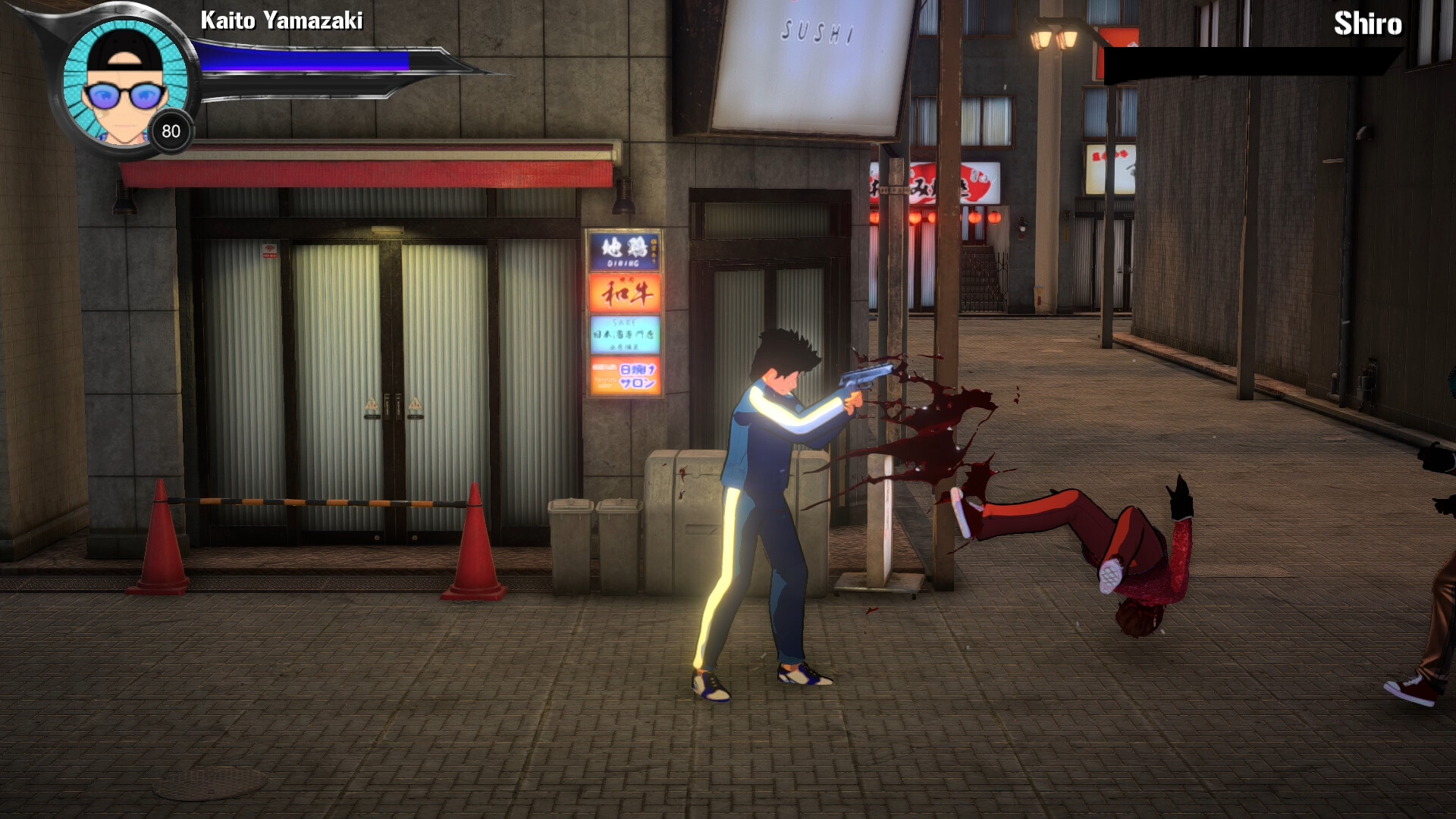Click Kaito's blue health bar
The image size is (1456, 819).
303,61
